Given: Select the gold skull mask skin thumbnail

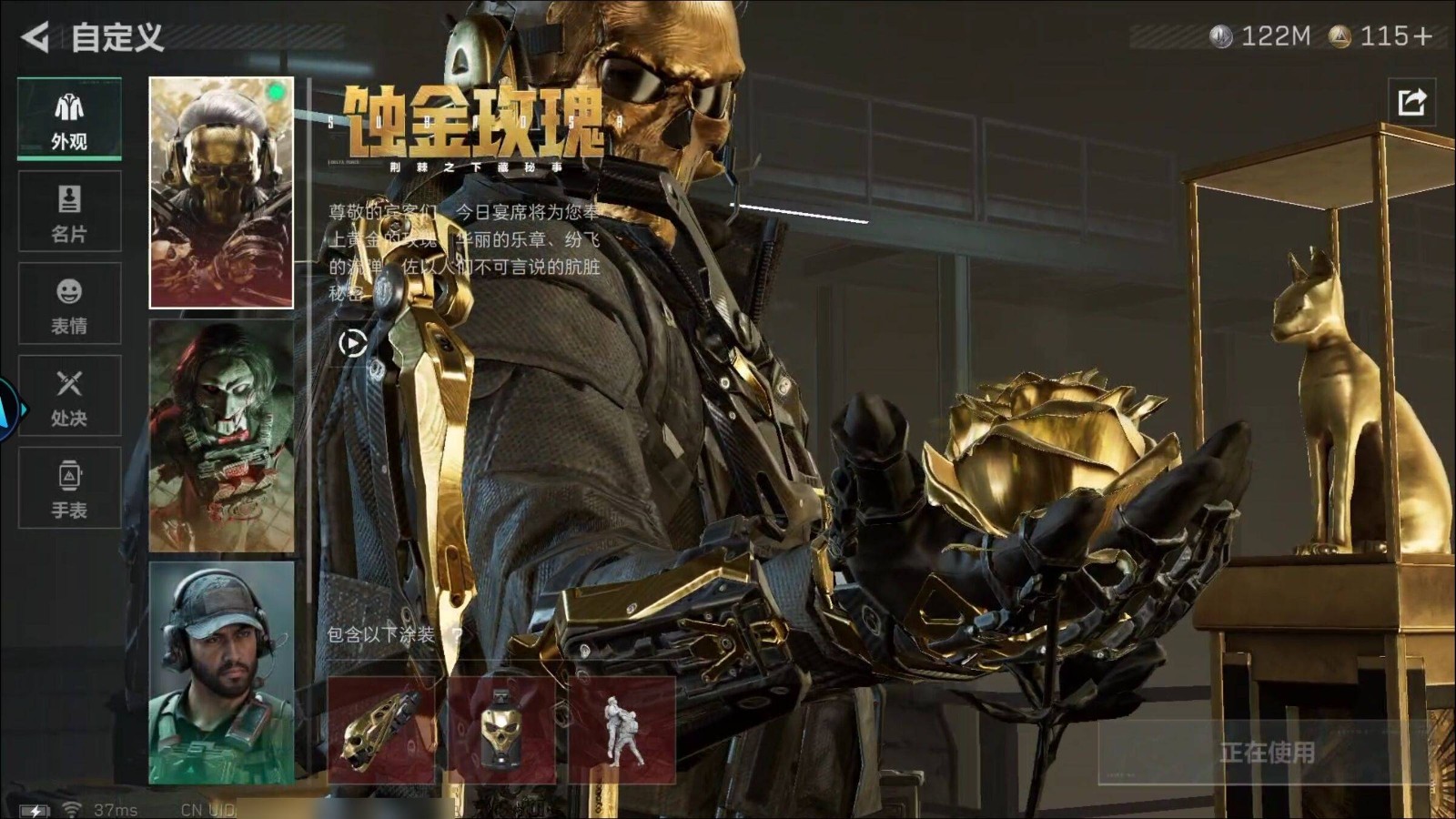Looking at the screenshot, I should (x=221, y=192).
